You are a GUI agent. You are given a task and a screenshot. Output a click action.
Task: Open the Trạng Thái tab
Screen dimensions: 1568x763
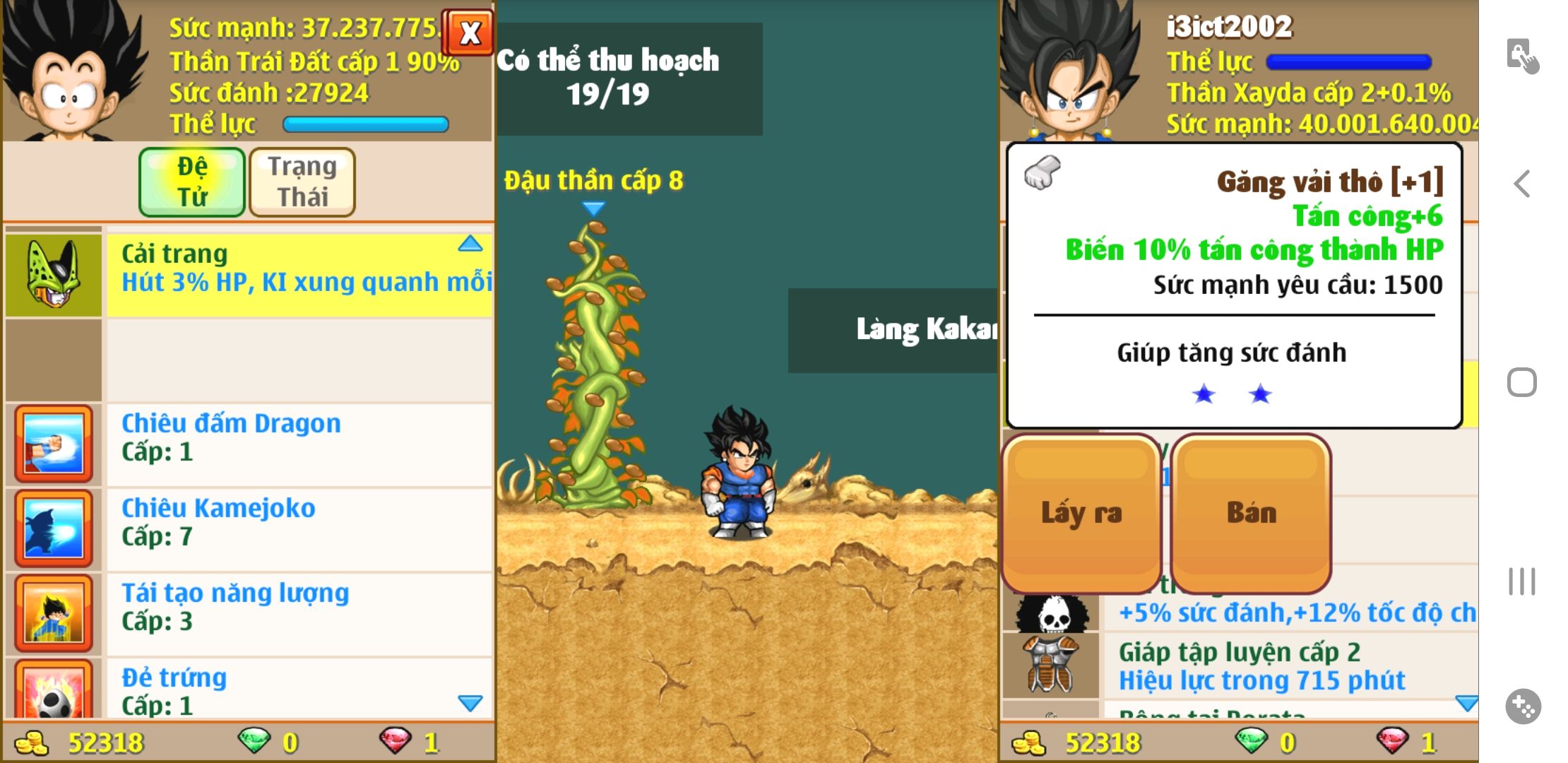tap(302, 182)
